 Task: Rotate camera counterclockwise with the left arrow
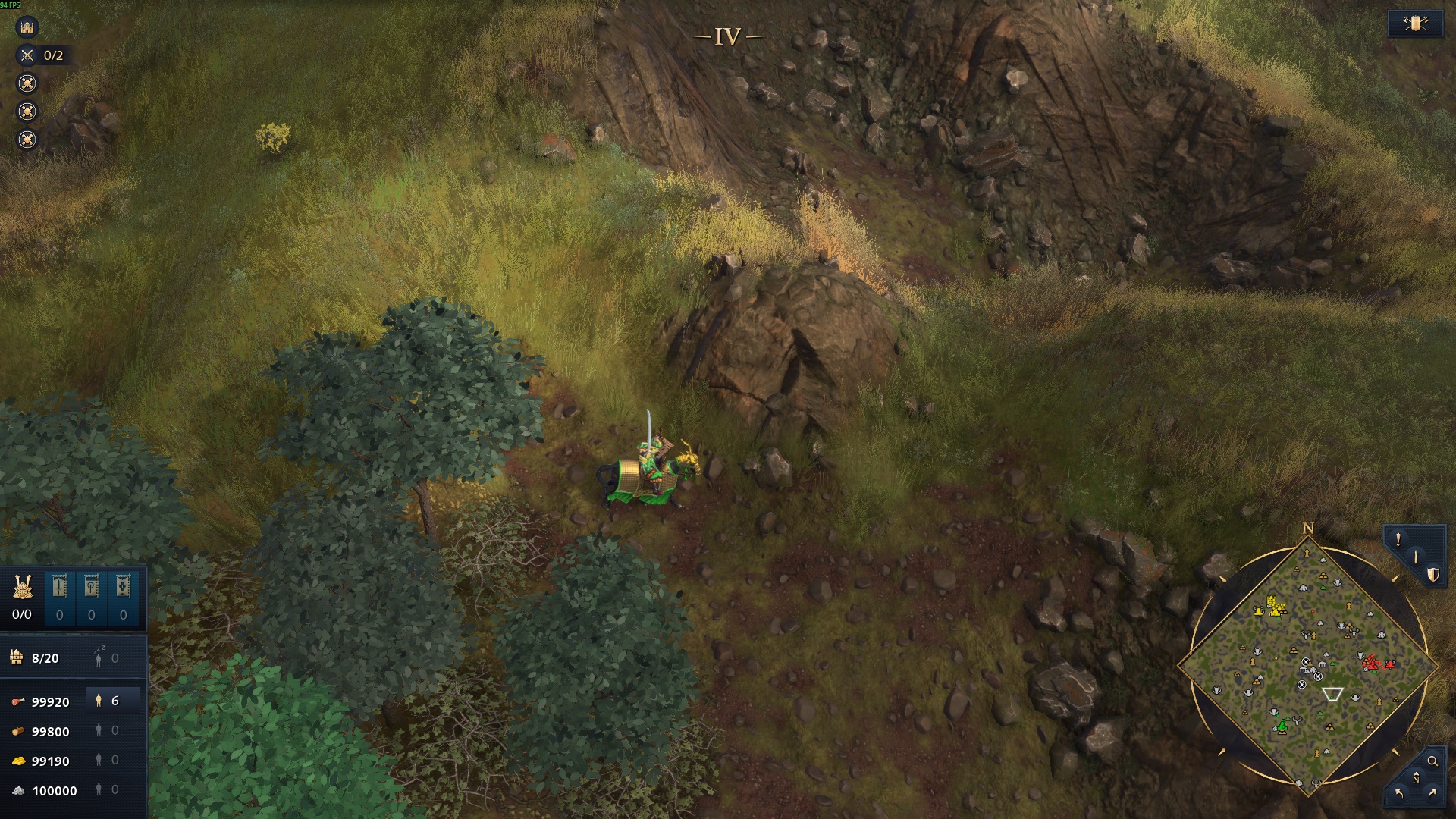(x=1399, y=794)
